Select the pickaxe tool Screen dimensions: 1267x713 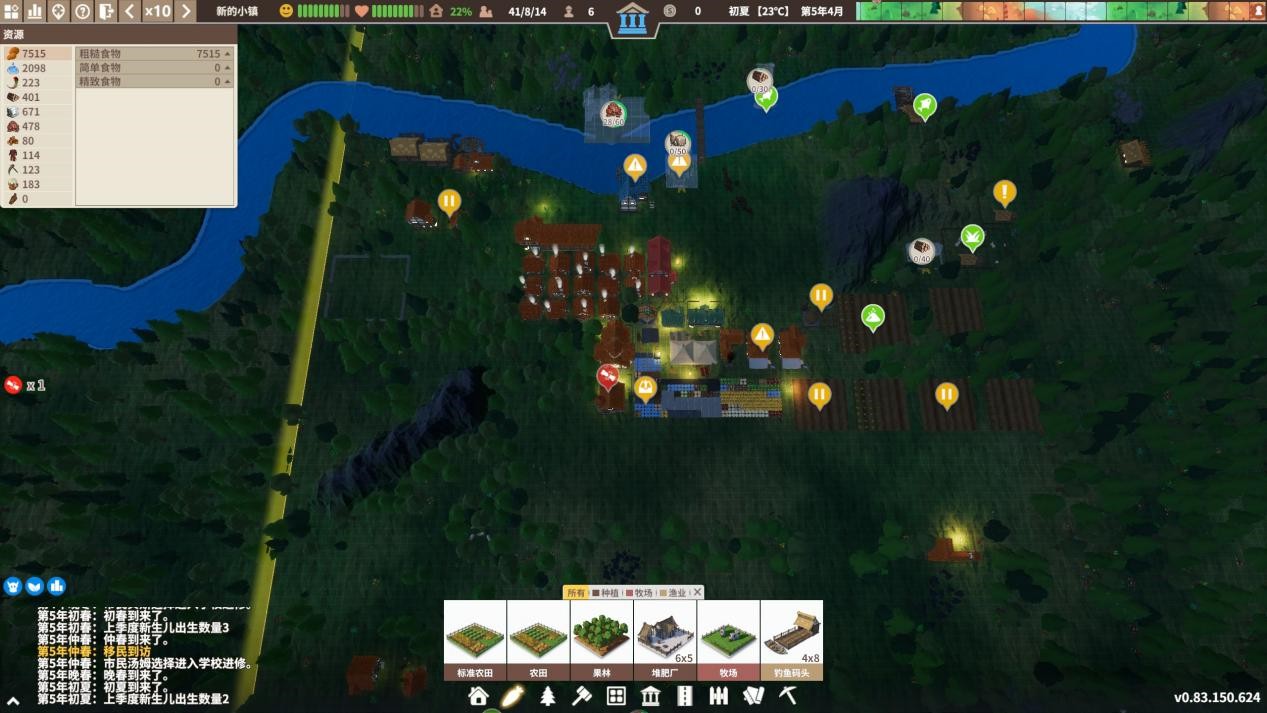pos(788,696)
